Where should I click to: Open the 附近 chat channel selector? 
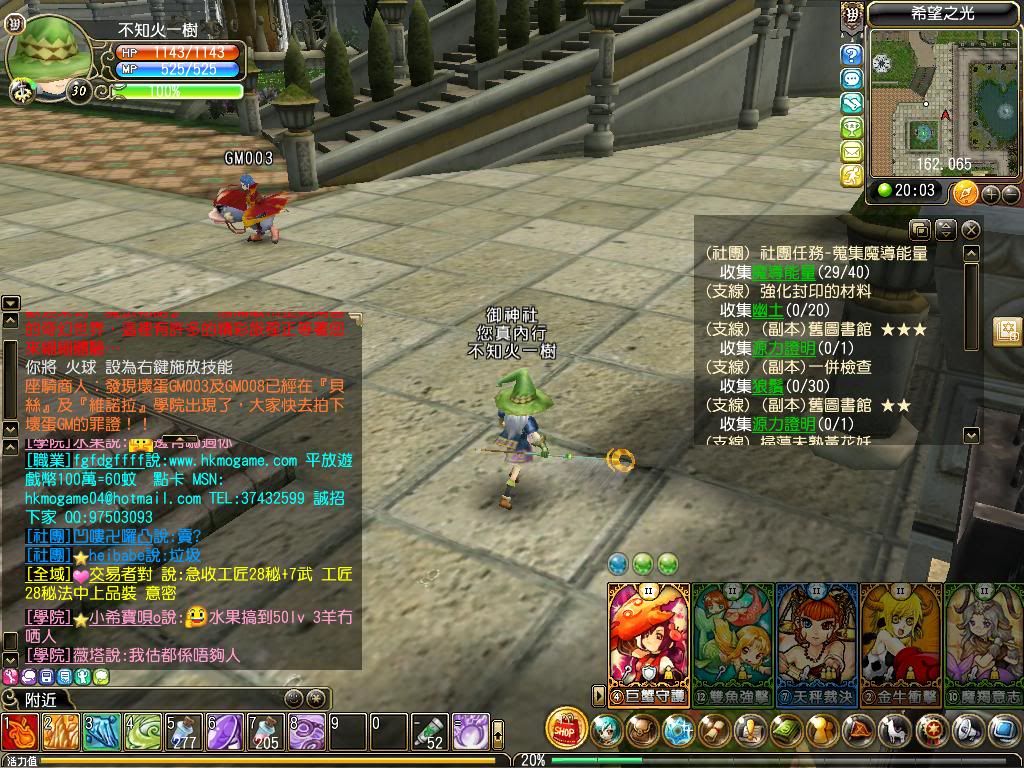pos(40,699)
